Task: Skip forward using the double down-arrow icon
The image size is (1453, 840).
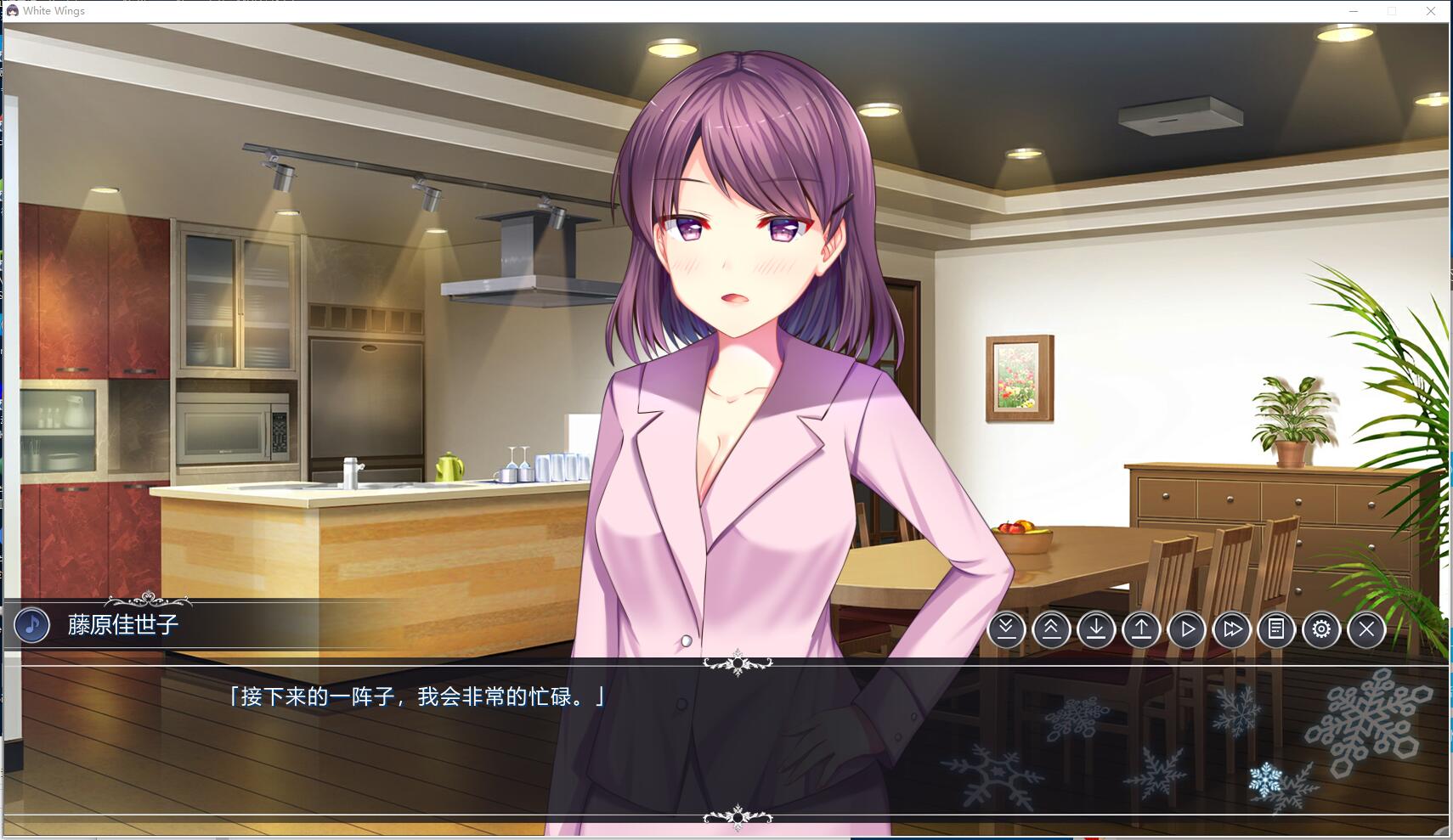Action: 1007,629
